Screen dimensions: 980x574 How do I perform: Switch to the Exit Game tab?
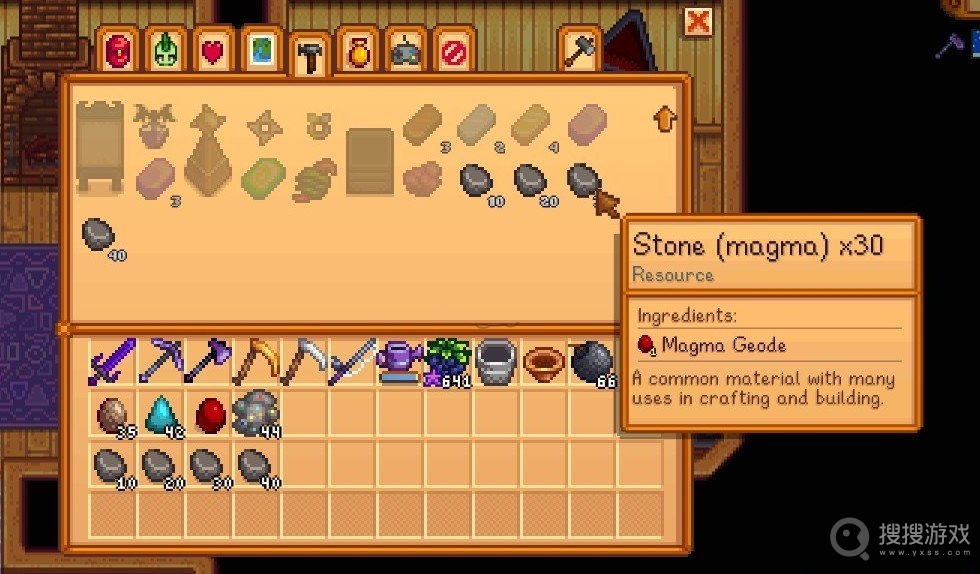453,50
